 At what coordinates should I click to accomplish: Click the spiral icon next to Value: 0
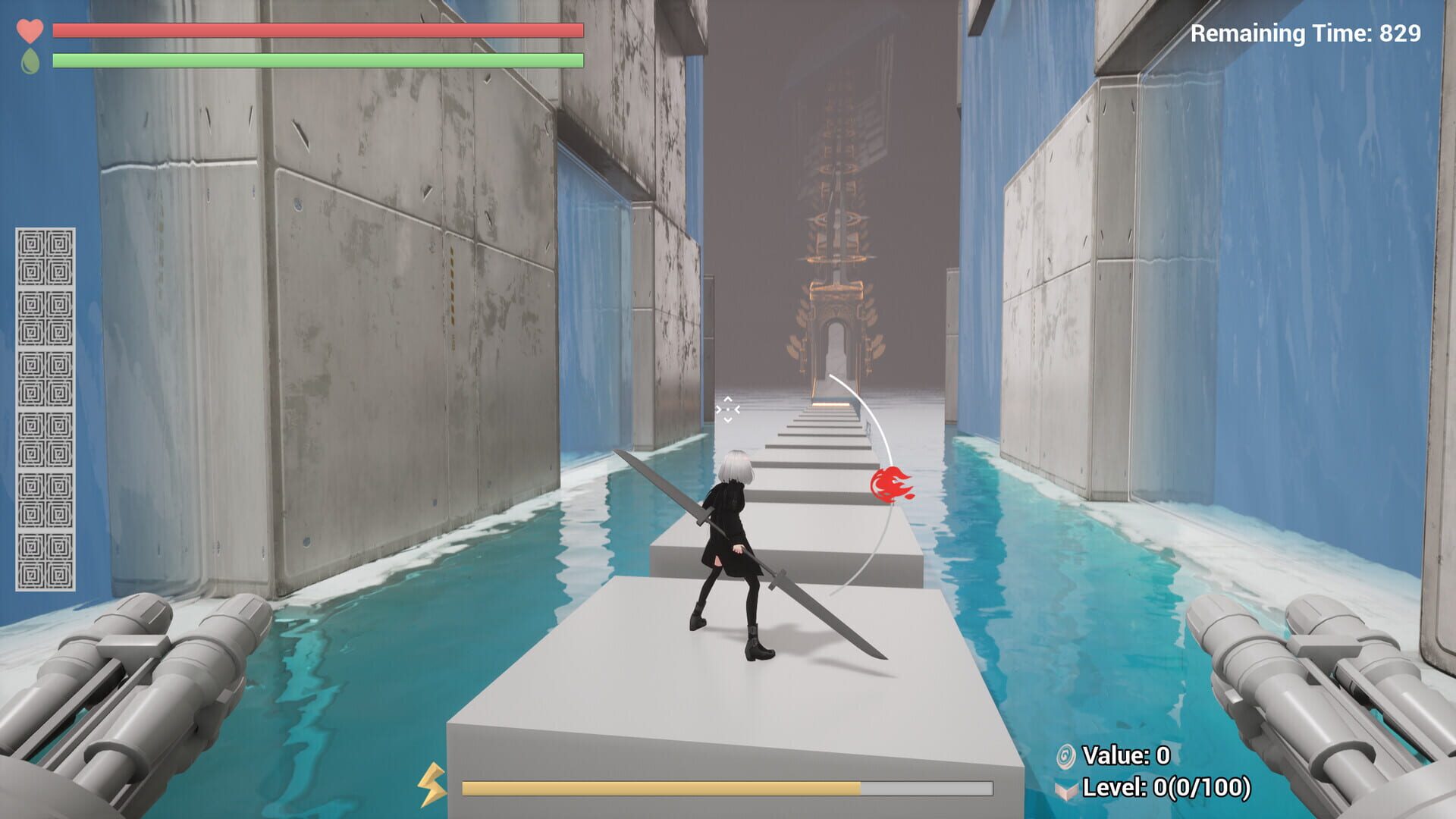[1068, 756]
